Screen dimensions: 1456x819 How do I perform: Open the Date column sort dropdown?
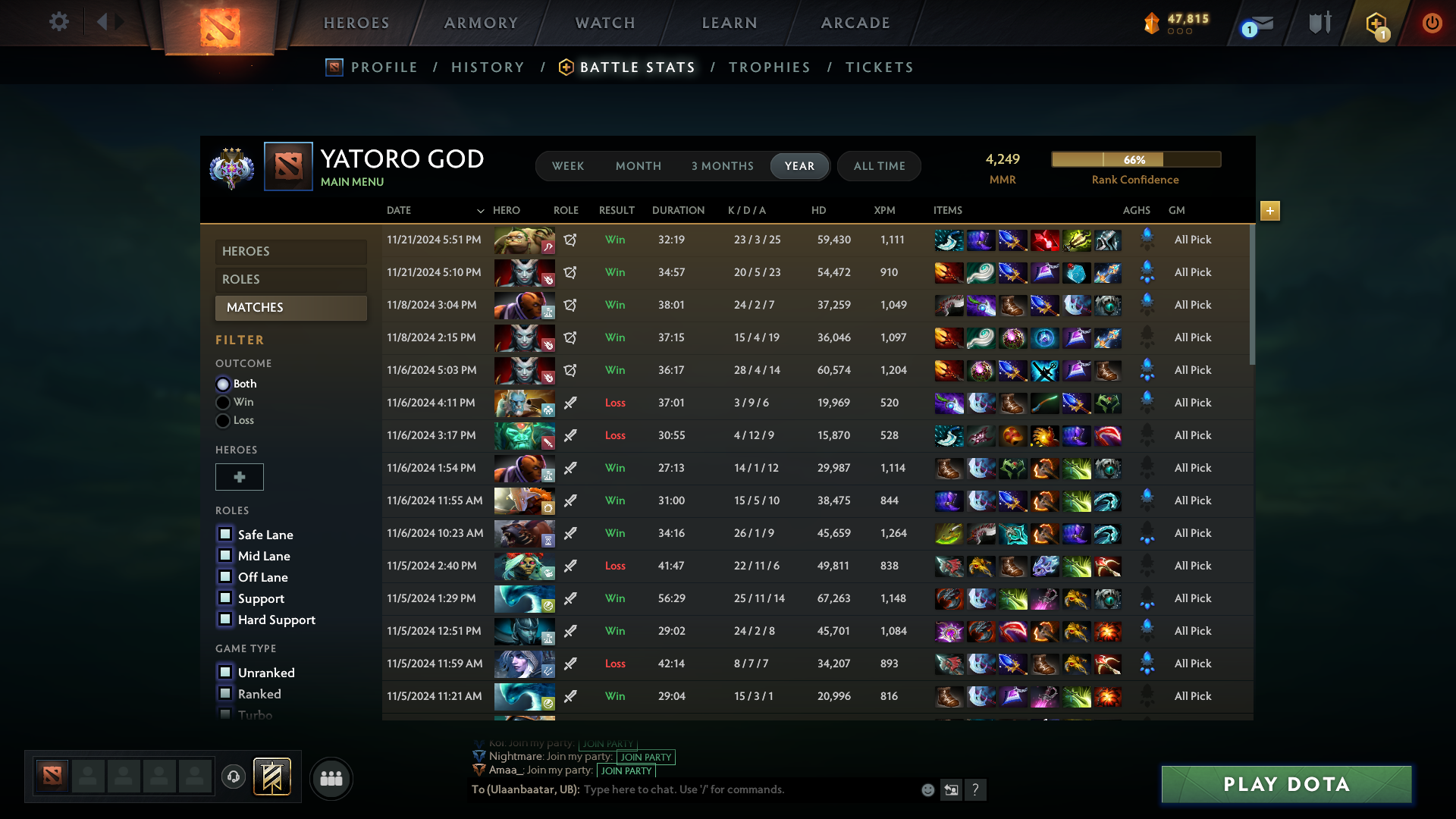(x=480, y=211)
